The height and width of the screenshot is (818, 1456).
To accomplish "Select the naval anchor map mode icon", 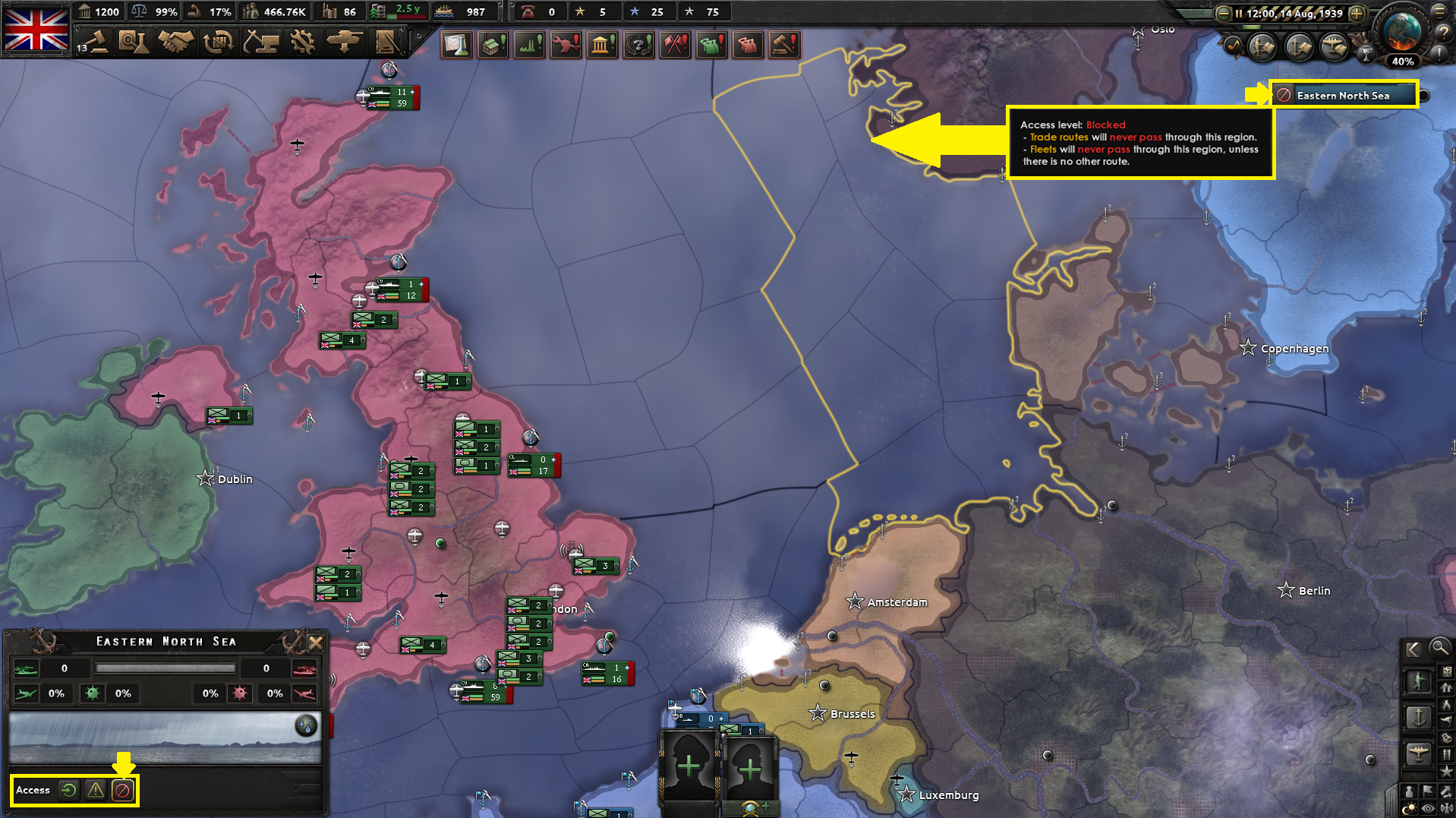I will (1418, 718).
